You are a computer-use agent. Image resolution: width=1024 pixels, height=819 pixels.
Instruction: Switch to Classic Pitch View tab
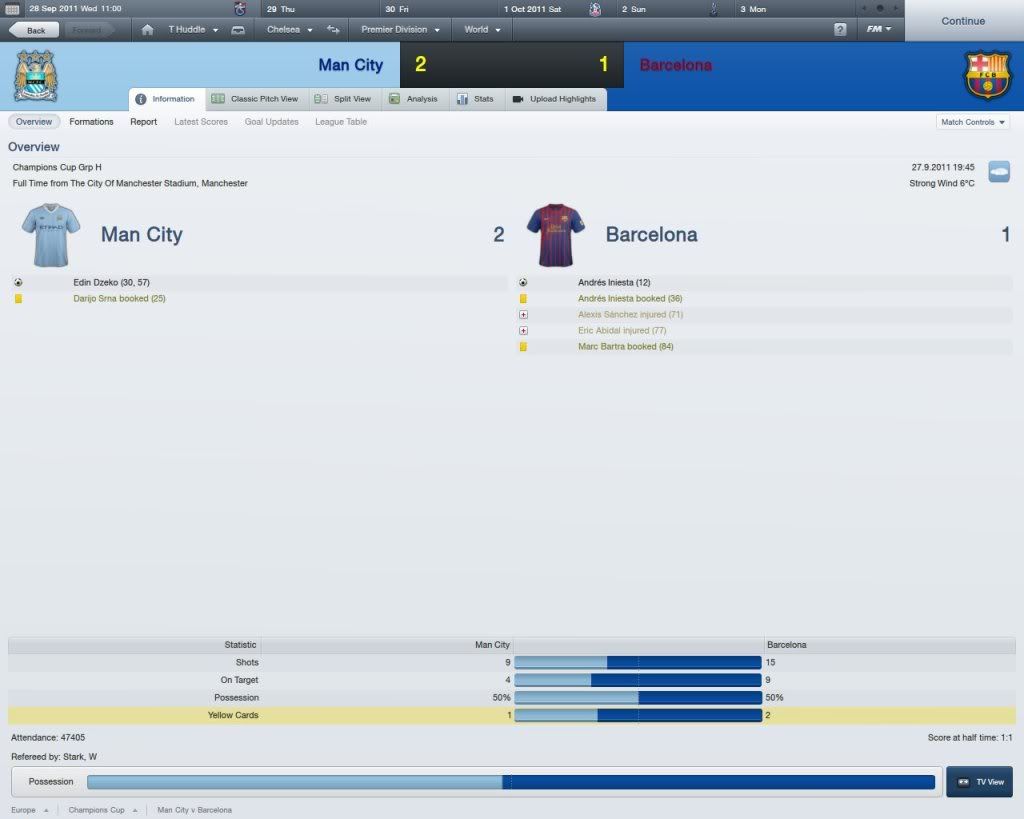pos(255,99)
